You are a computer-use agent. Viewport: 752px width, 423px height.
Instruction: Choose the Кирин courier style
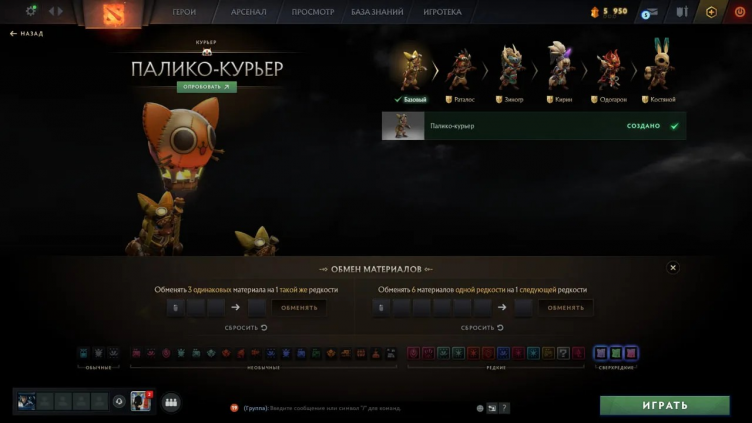pos(561,68)
